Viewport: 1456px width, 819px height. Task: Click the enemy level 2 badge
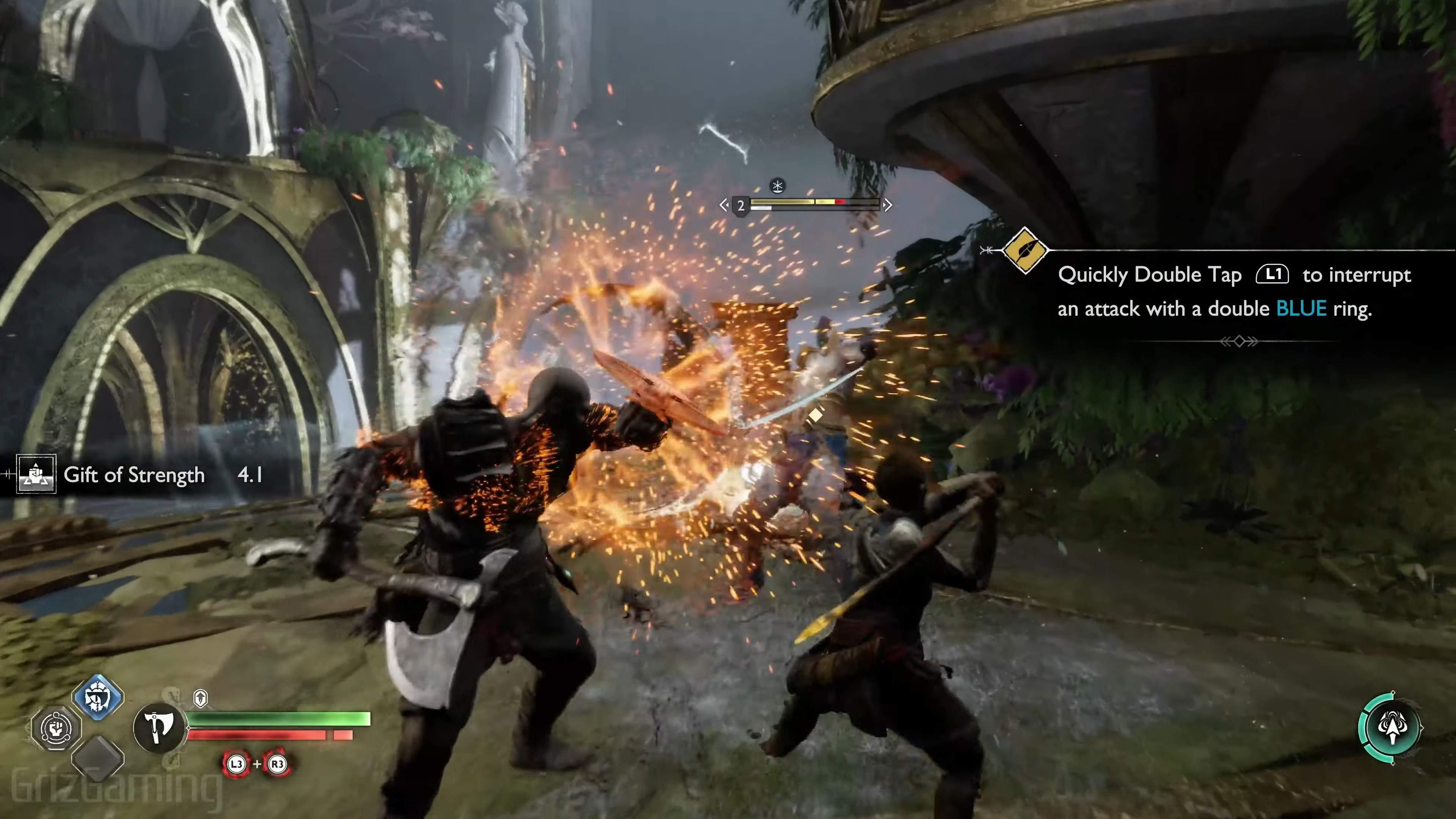pos(741,205)
